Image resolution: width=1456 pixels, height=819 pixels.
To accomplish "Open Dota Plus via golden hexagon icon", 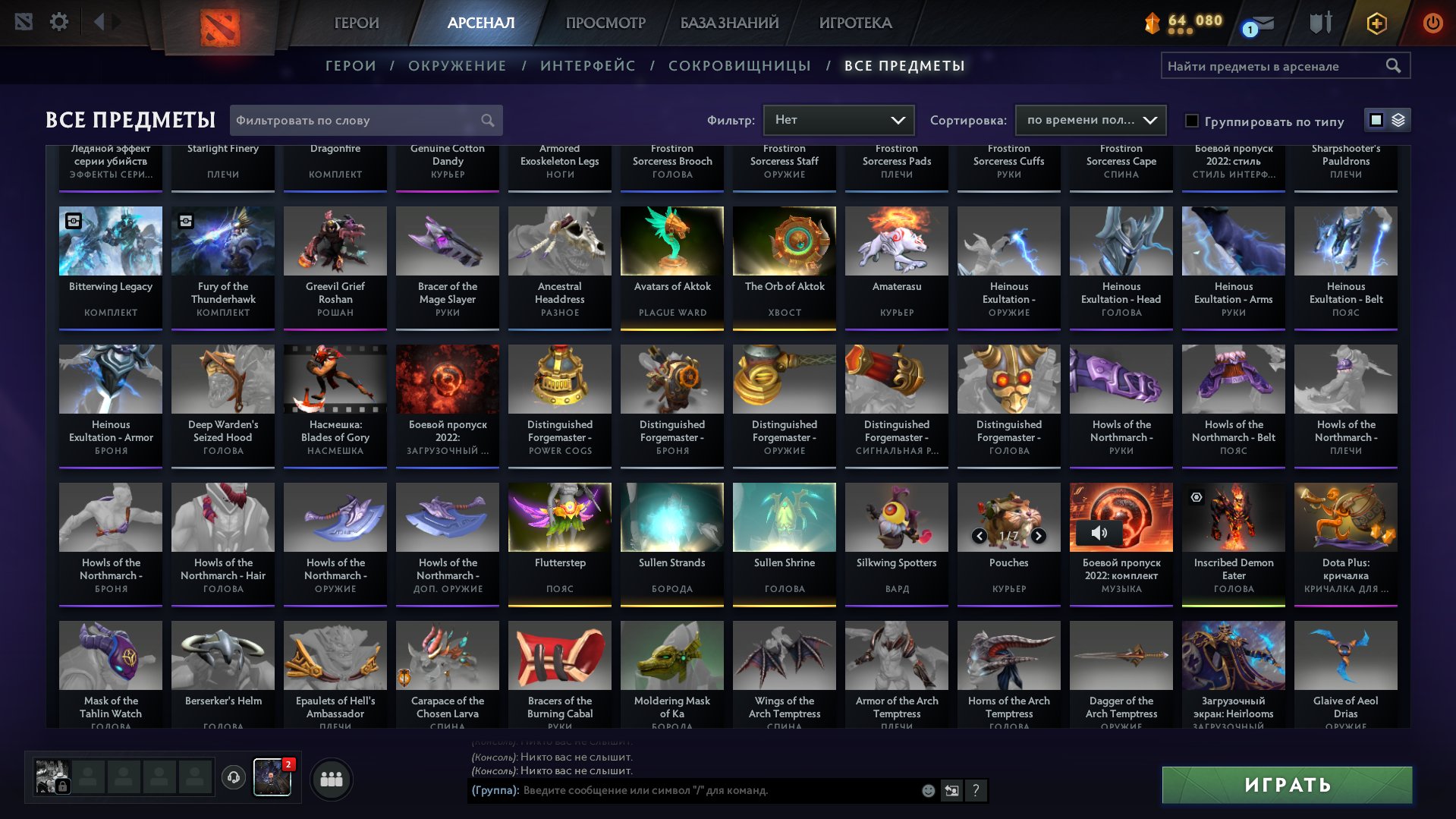I will 1376,23.
